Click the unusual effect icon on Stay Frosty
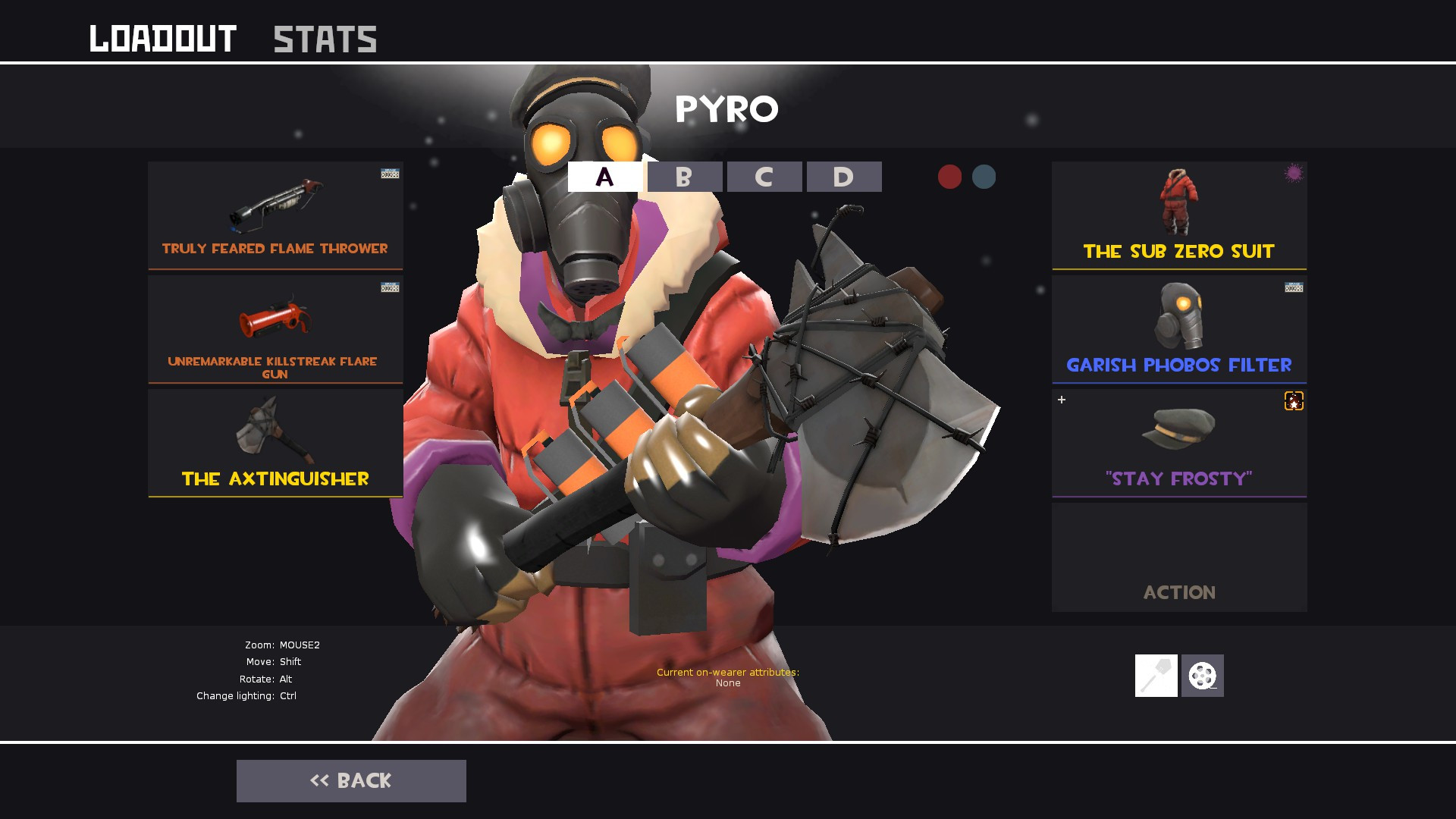 click(1294, 402)
